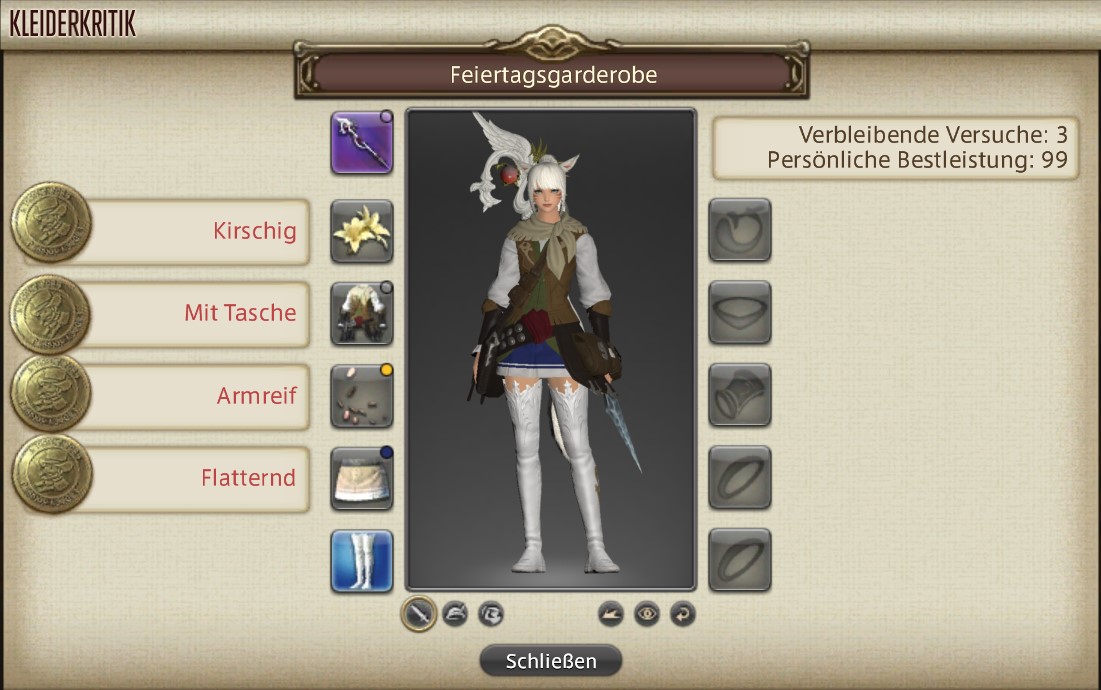1101x690 pixels.
Task: Reset the preview with the curved arrow button
Action: coord(682,613)
